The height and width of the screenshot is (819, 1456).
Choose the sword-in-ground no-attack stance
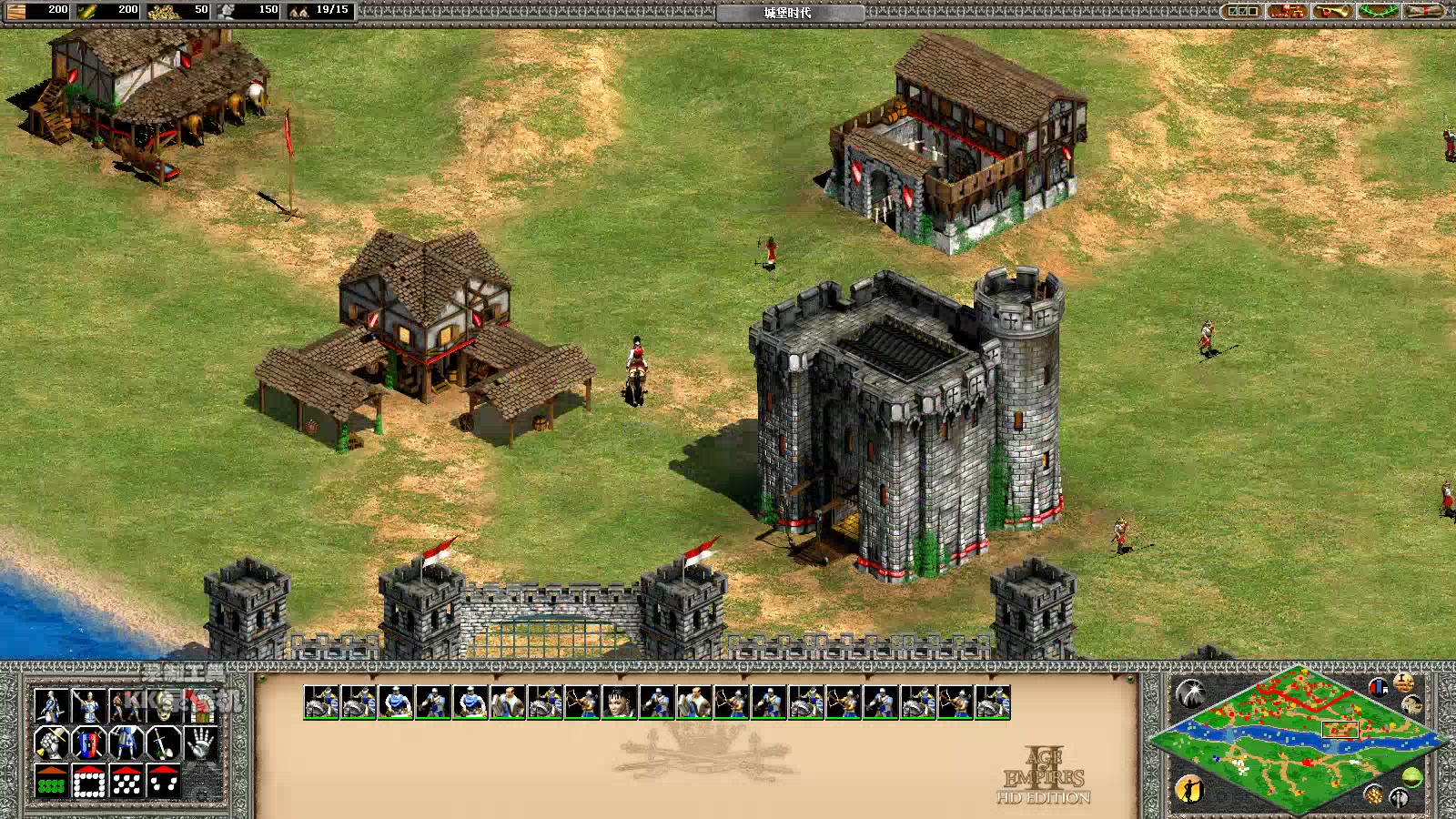pos(164,743)
